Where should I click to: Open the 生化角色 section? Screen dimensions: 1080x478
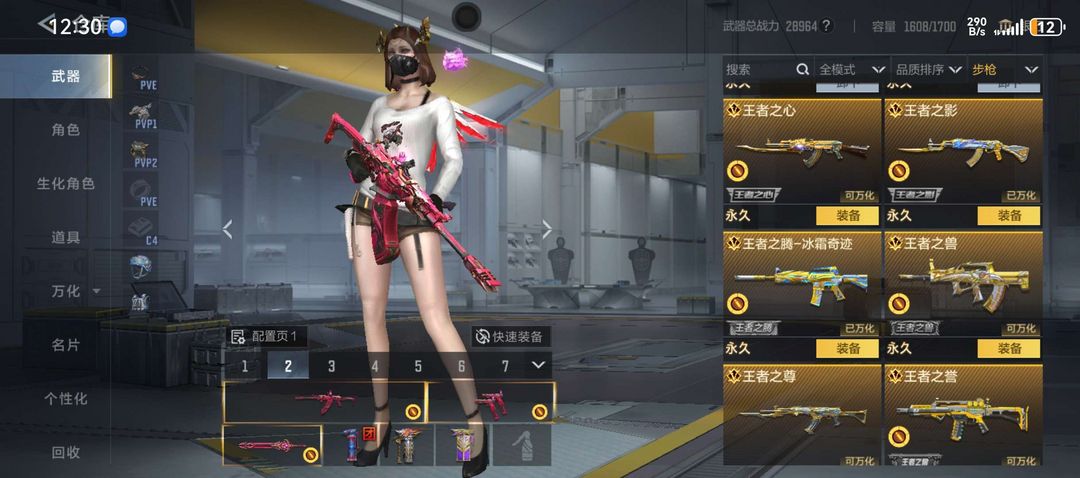click(66, 184)
